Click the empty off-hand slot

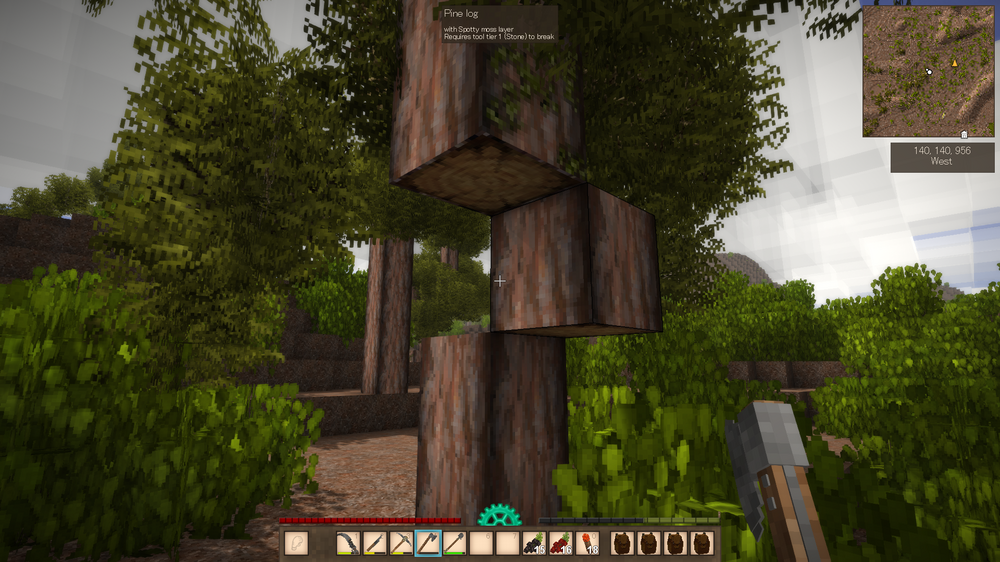pos(297,543)
